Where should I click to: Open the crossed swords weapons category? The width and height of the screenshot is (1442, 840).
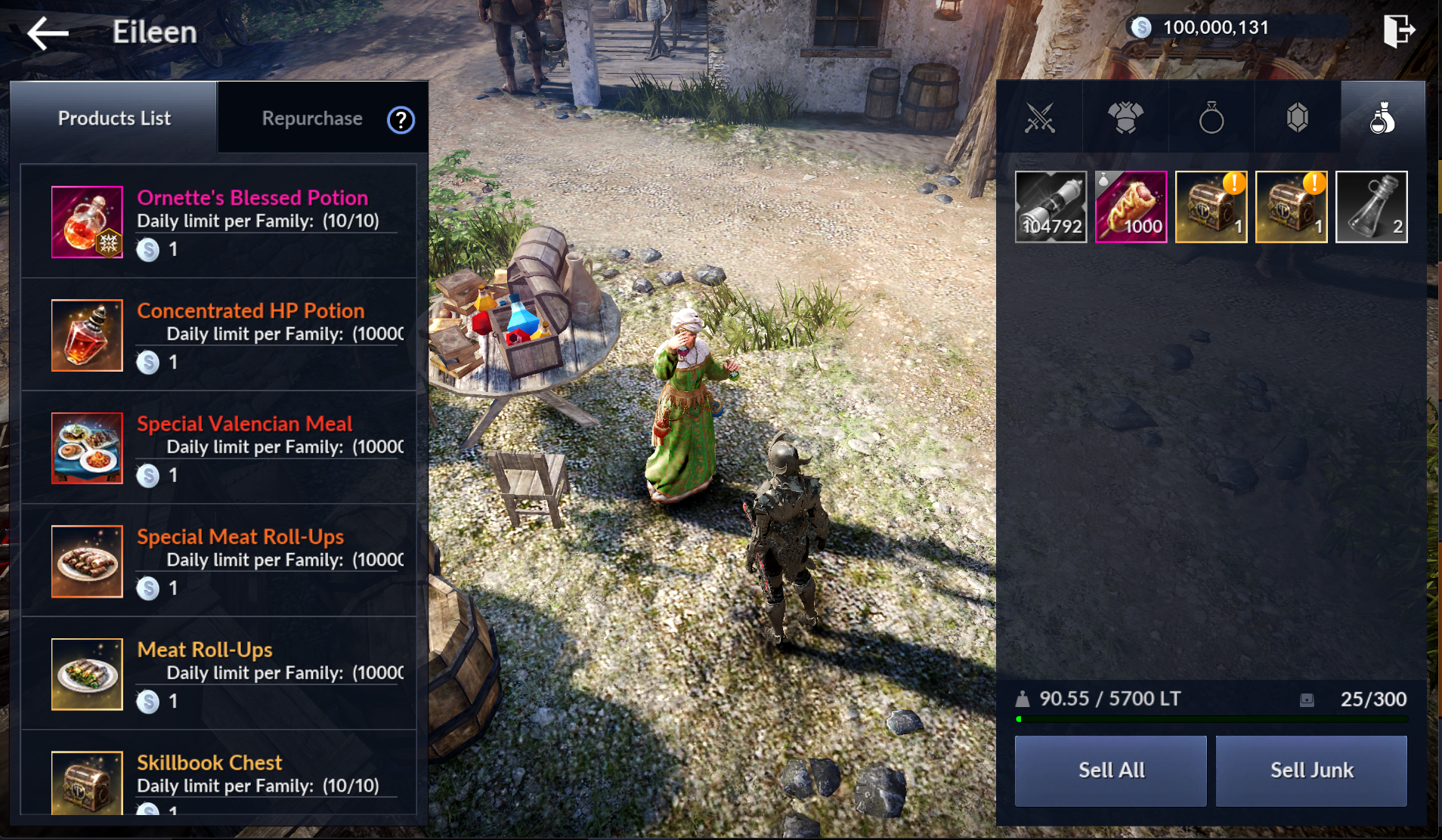[x=1039, y=119]
